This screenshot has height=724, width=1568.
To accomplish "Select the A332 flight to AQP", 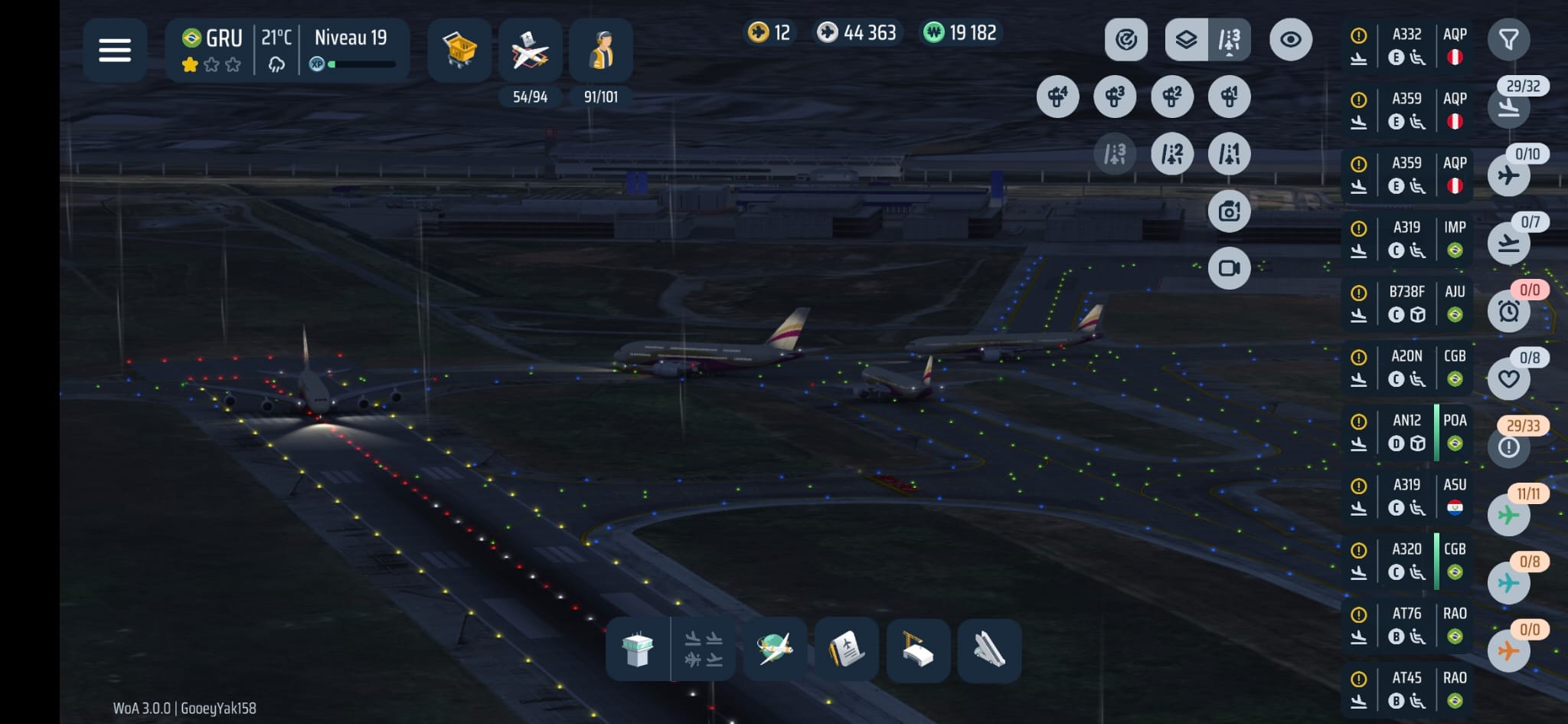I will coord(1407,46).
